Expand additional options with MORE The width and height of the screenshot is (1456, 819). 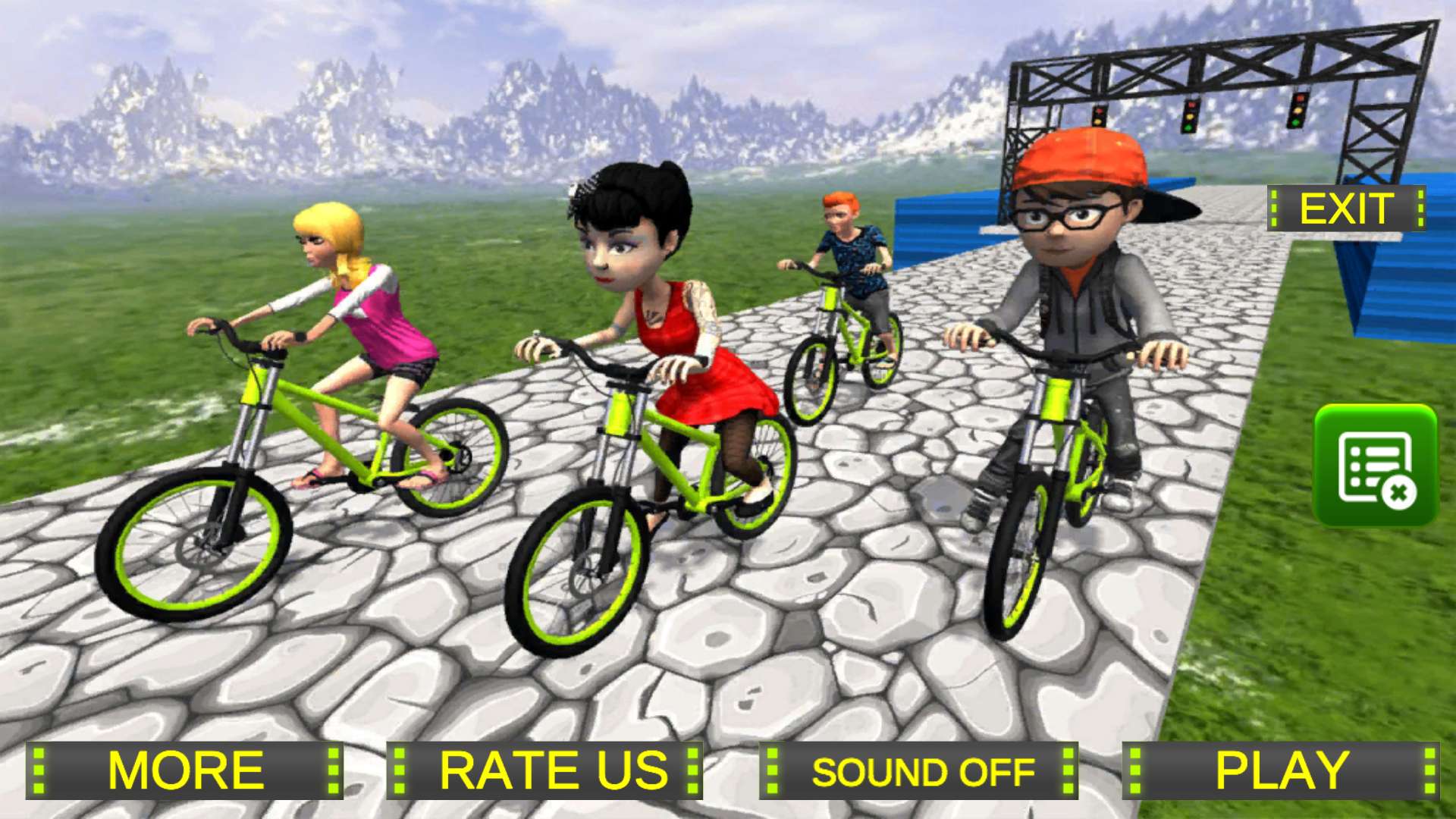(x=184, y=772)
